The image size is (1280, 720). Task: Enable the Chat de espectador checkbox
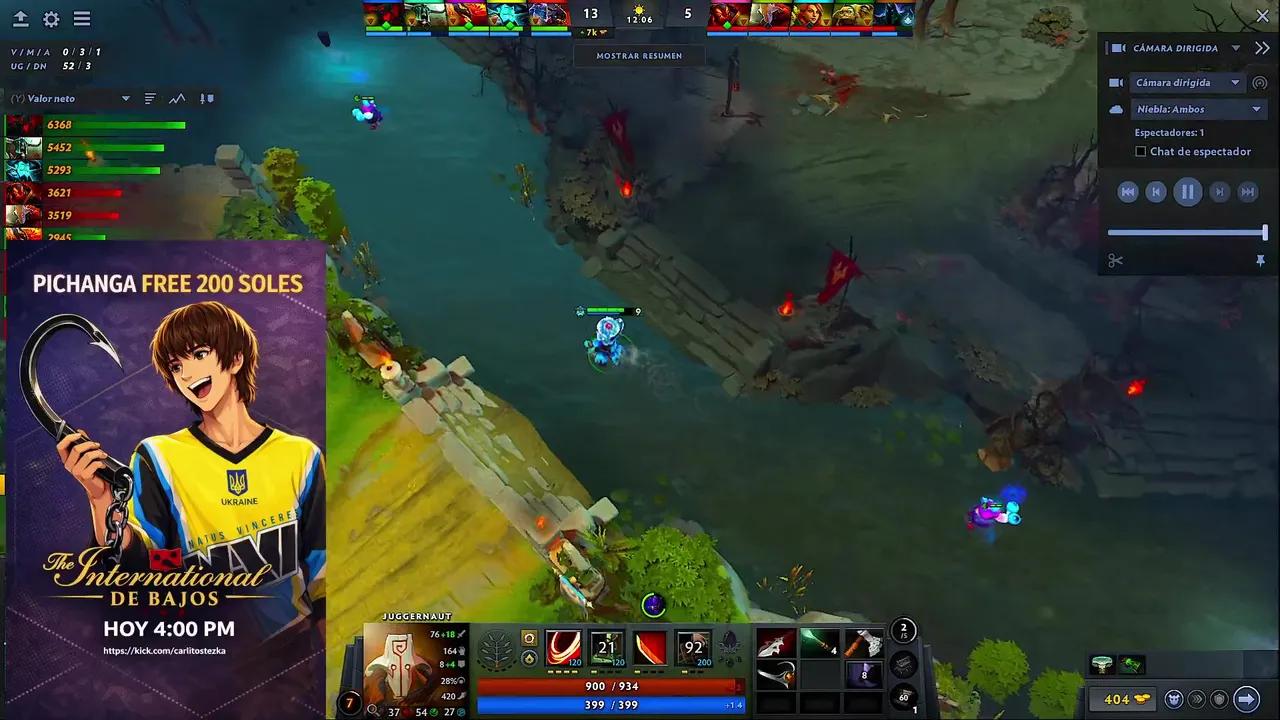click(1141, 151)
